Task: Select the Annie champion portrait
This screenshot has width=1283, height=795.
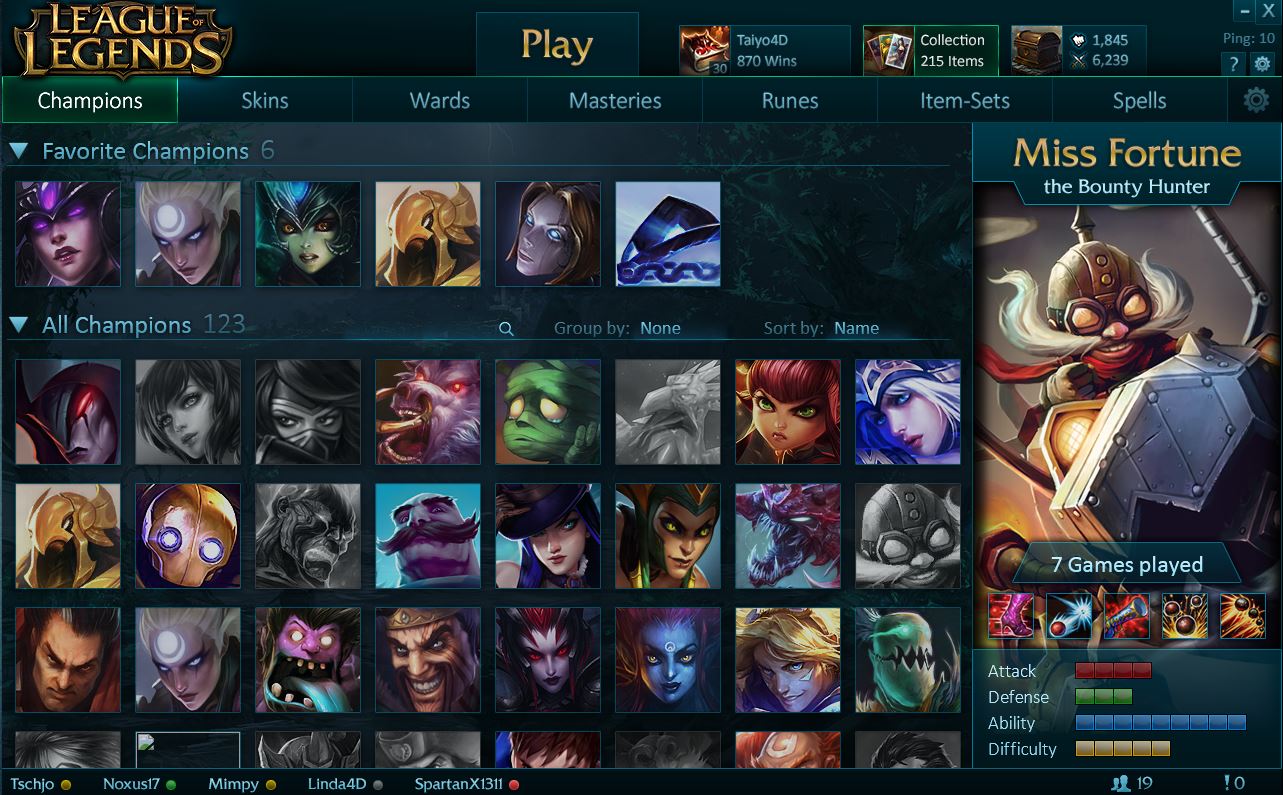Action: (x=787, y=412)
